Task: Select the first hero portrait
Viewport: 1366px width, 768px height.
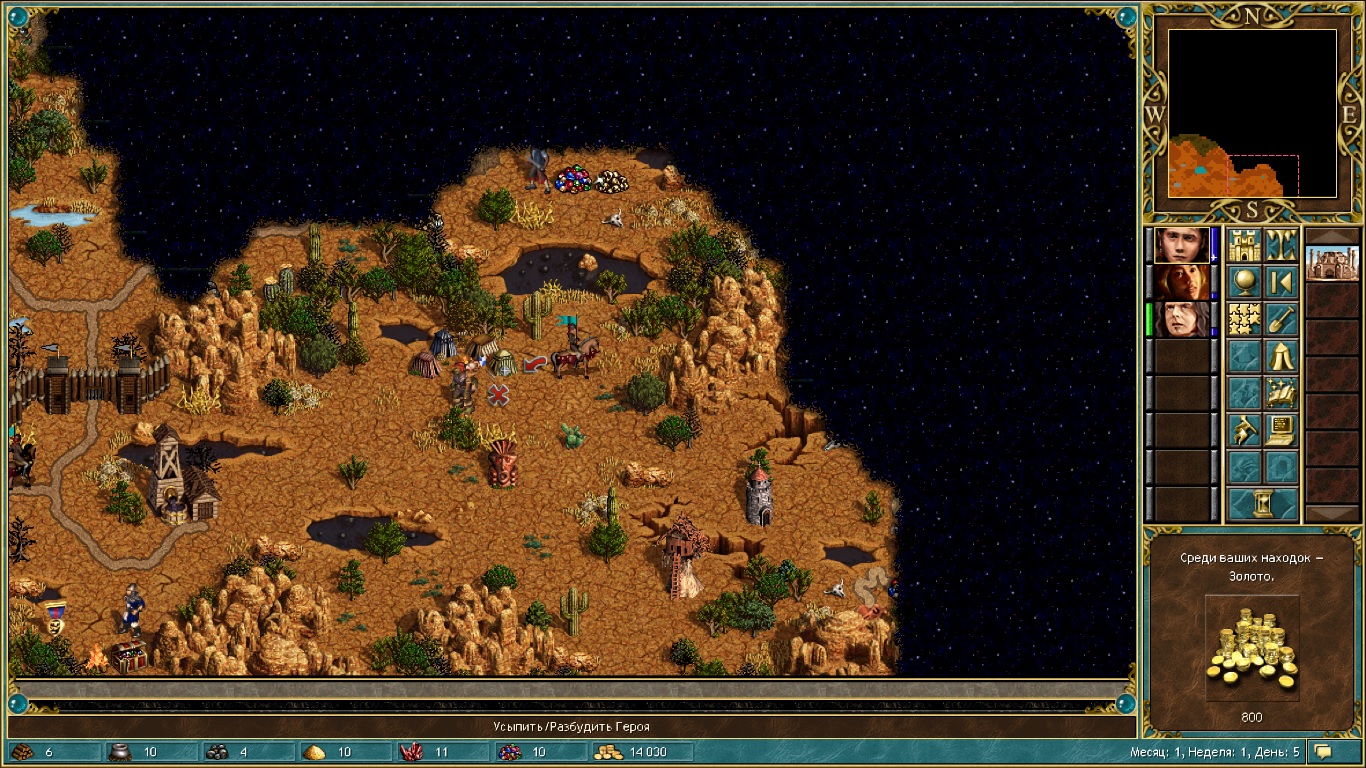Action: (1181, 245)
